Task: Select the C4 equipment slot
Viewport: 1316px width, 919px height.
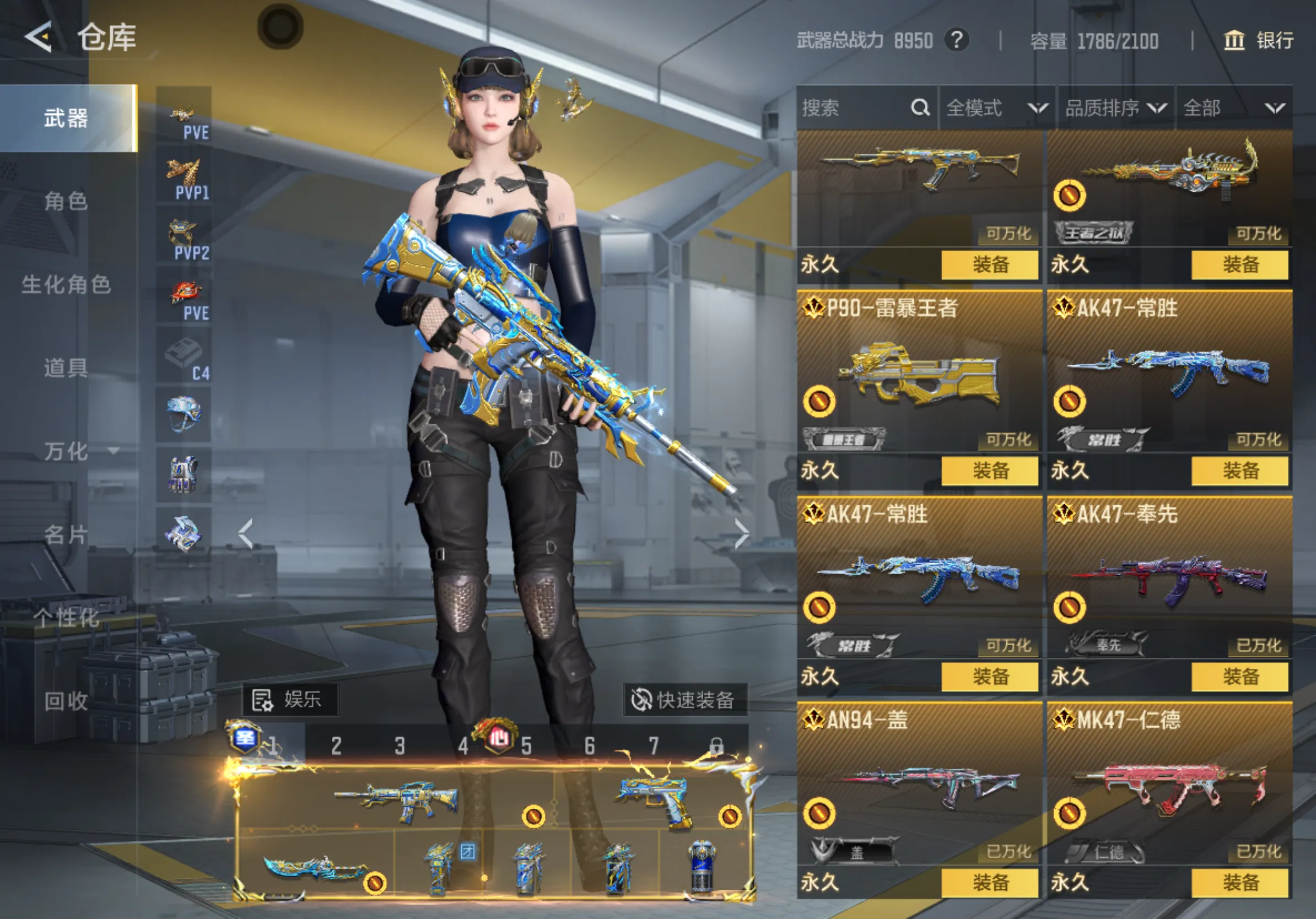Action: tap(184, 356)
